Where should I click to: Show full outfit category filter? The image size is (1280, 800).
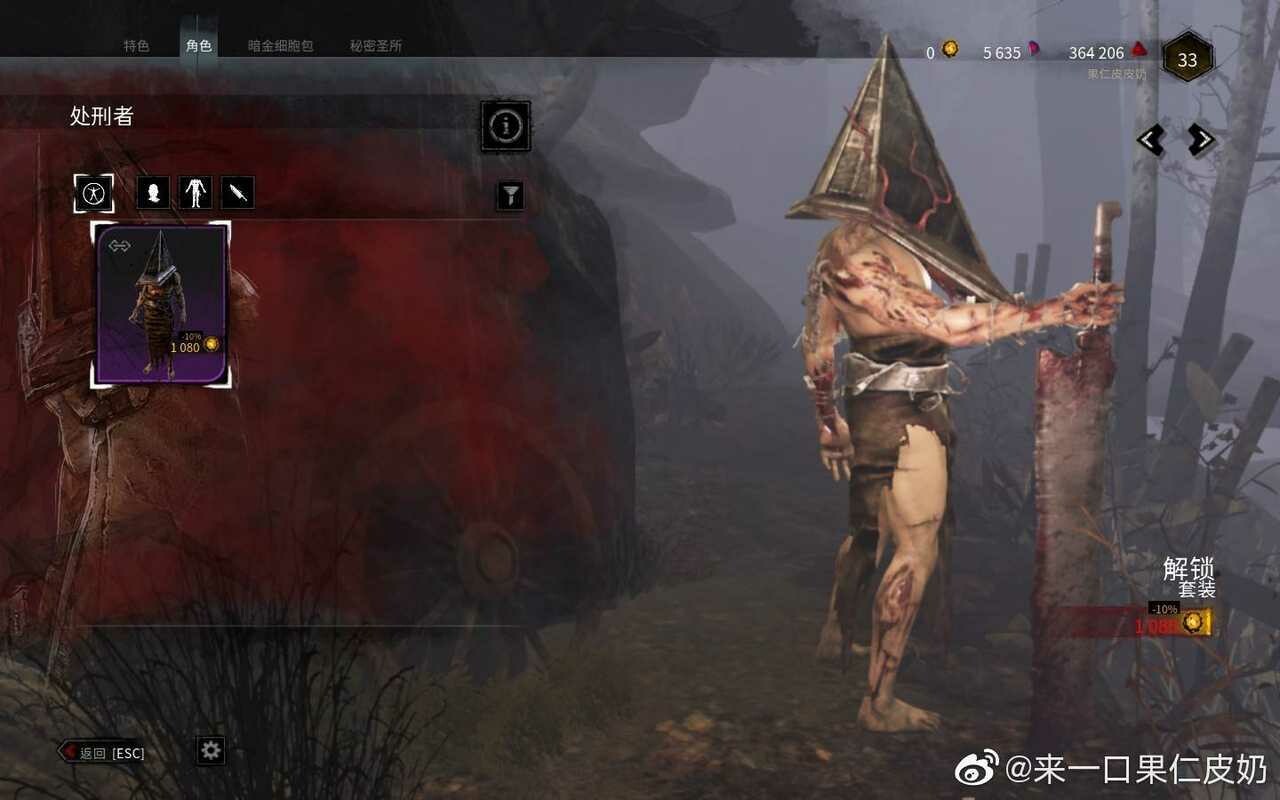point(94,193)
